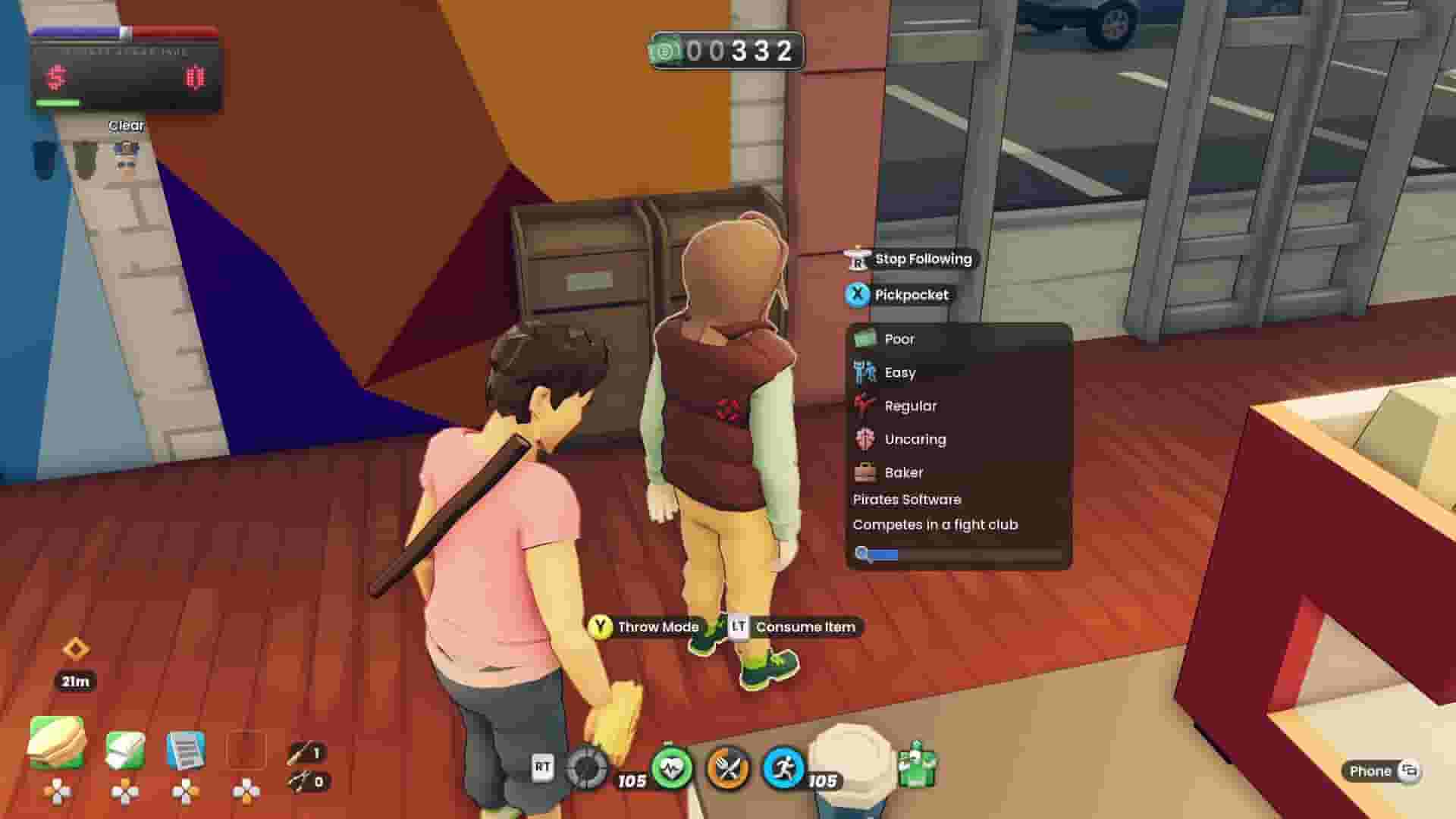Select the Competes in a fight club entry
The image size is (1456, 819).
[936, 524]
